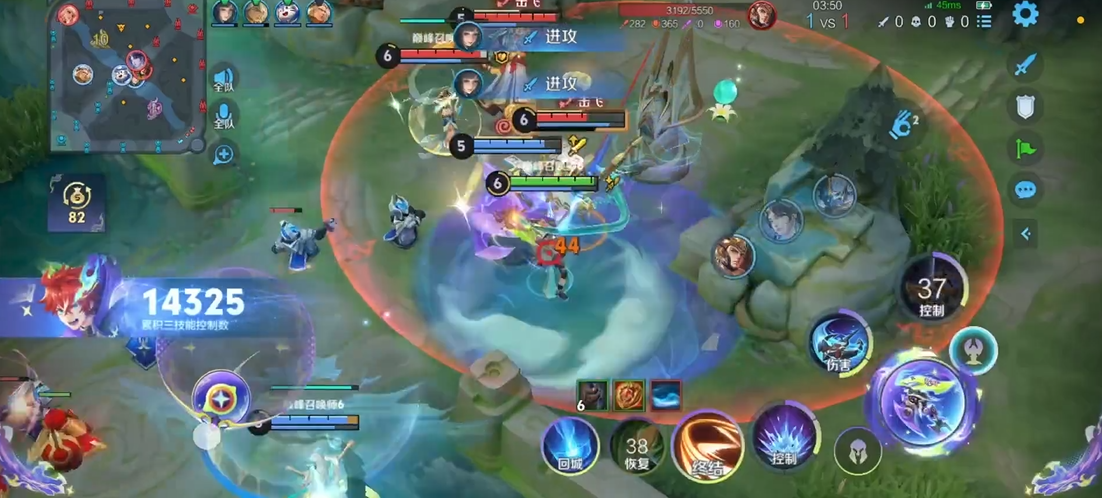Send the sword attack signal
1102x498 pixels.
1025,66
